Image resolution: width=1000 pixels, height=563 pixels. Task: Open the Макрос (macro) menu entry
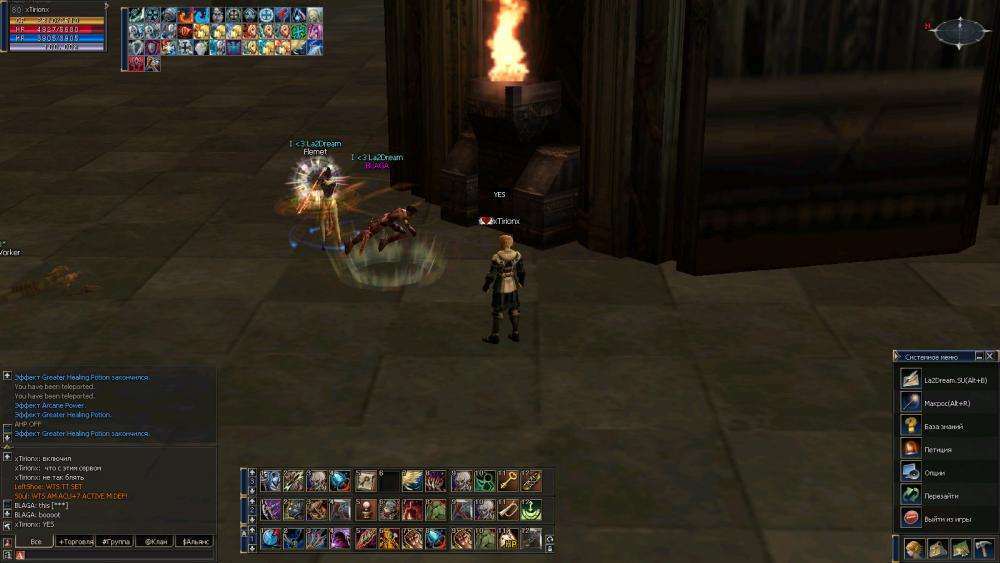pyautogui.click(x=946, y=403)
